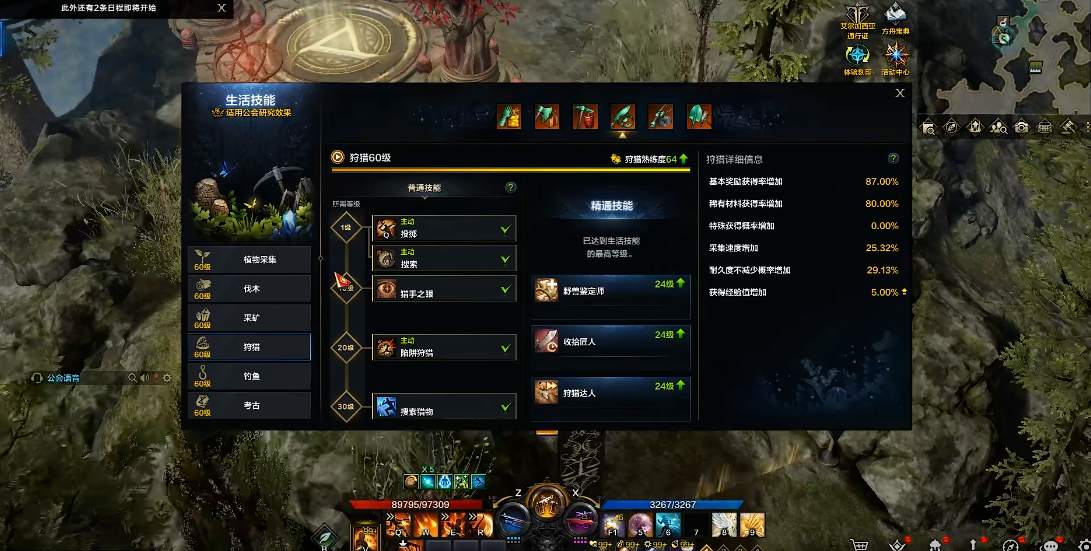Screen dimensions: 1091x551
Task: Open help for 狩猎详细信息
Action: pos(893,158)
